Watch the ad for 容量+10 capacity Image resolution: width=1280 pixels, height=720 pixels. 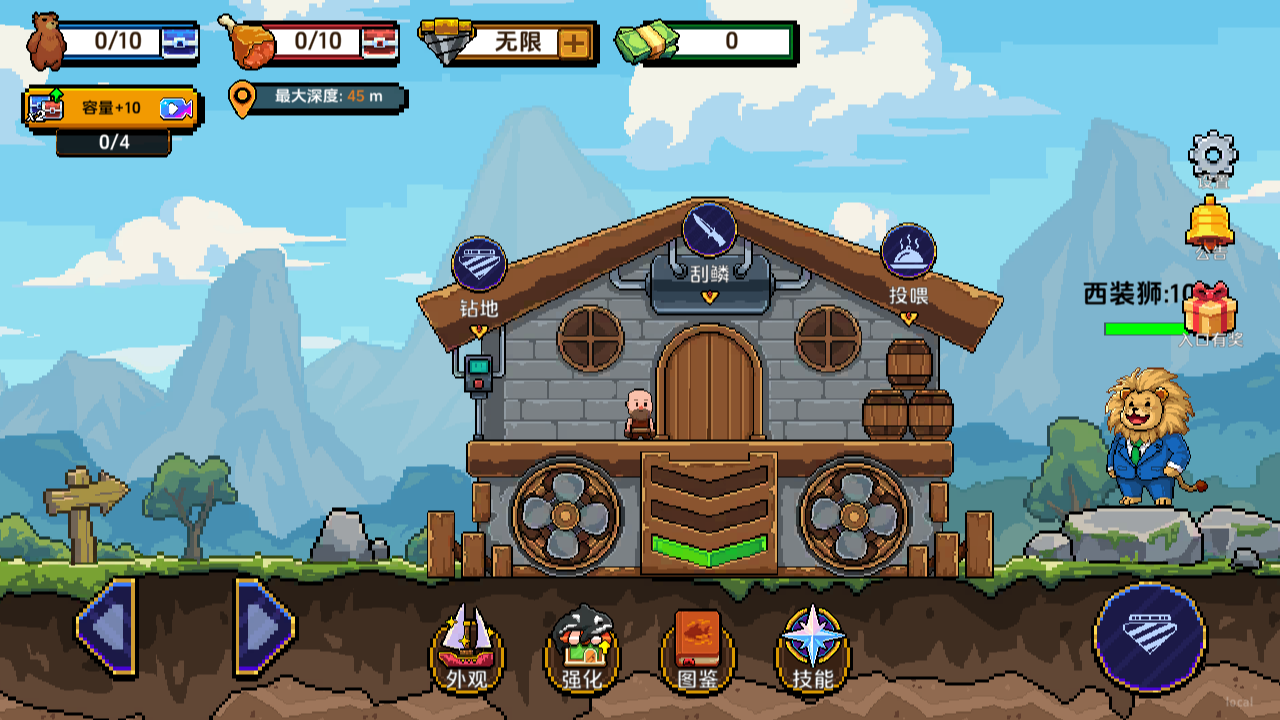(176, 108)
